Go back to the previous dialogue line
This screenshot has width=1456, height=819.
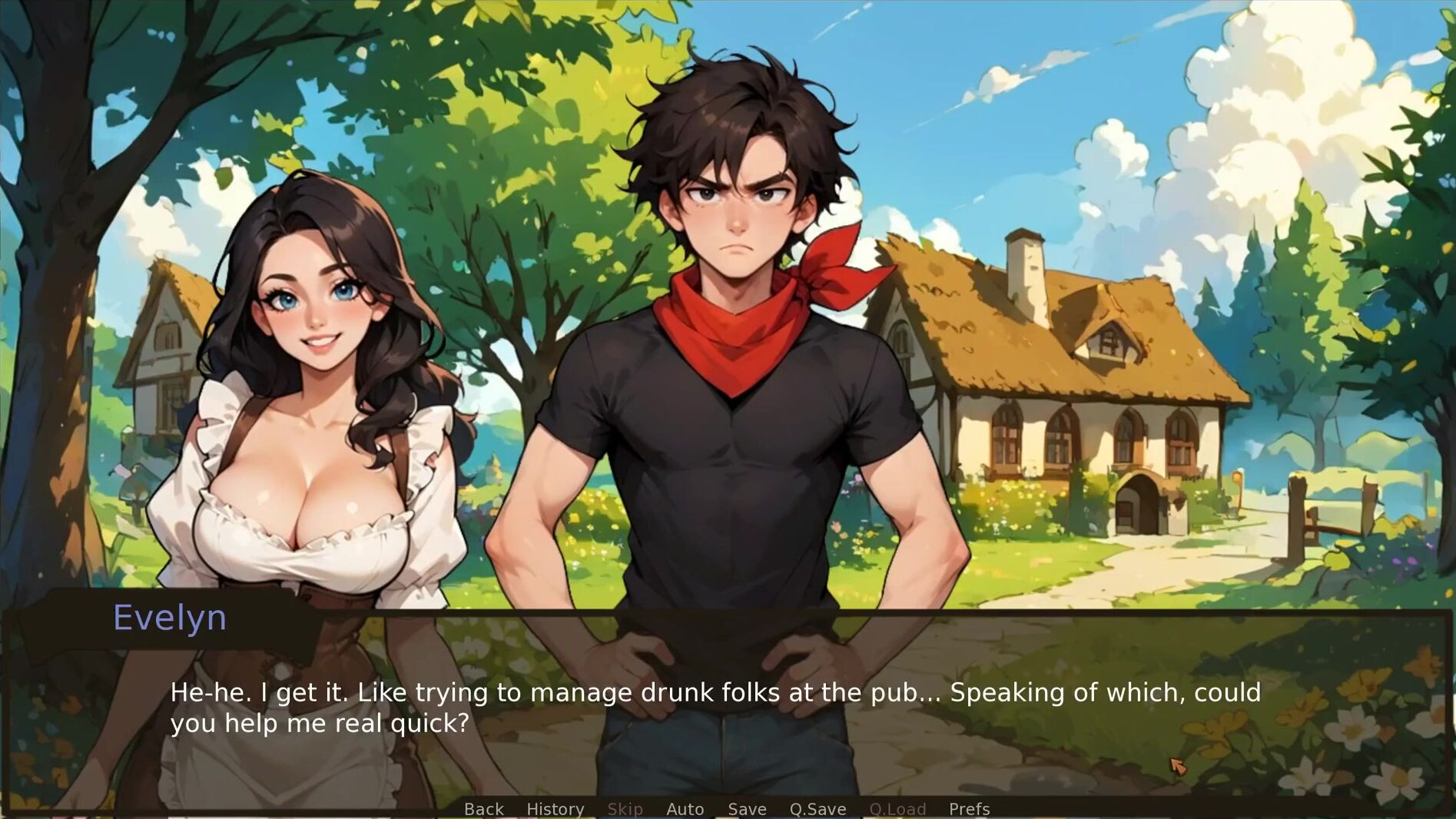click(484, 809)
